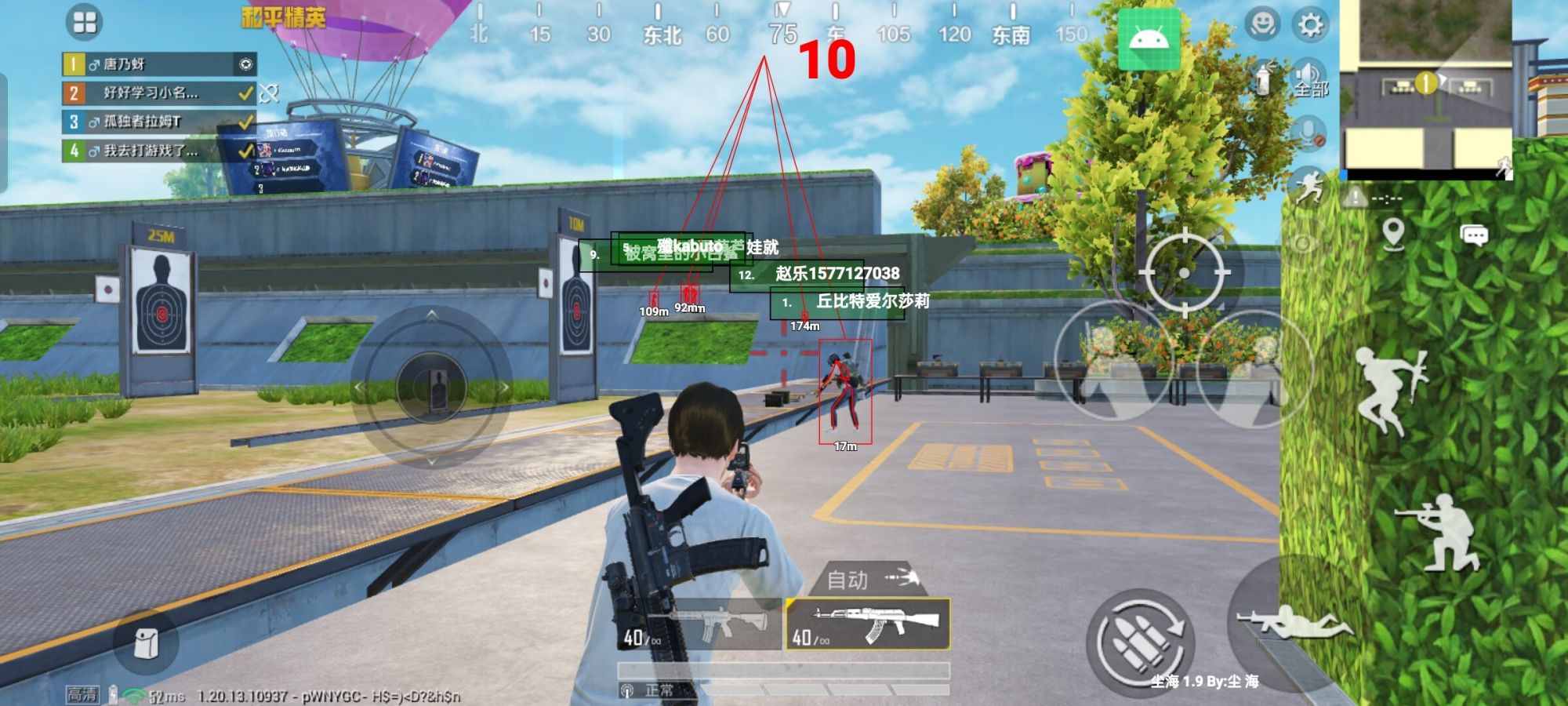Image resolution: width=1568 pixels, height=706 pixels.
Task: Tap the crosshair aim-down-sights button
Action: (x=1184, y=272)
